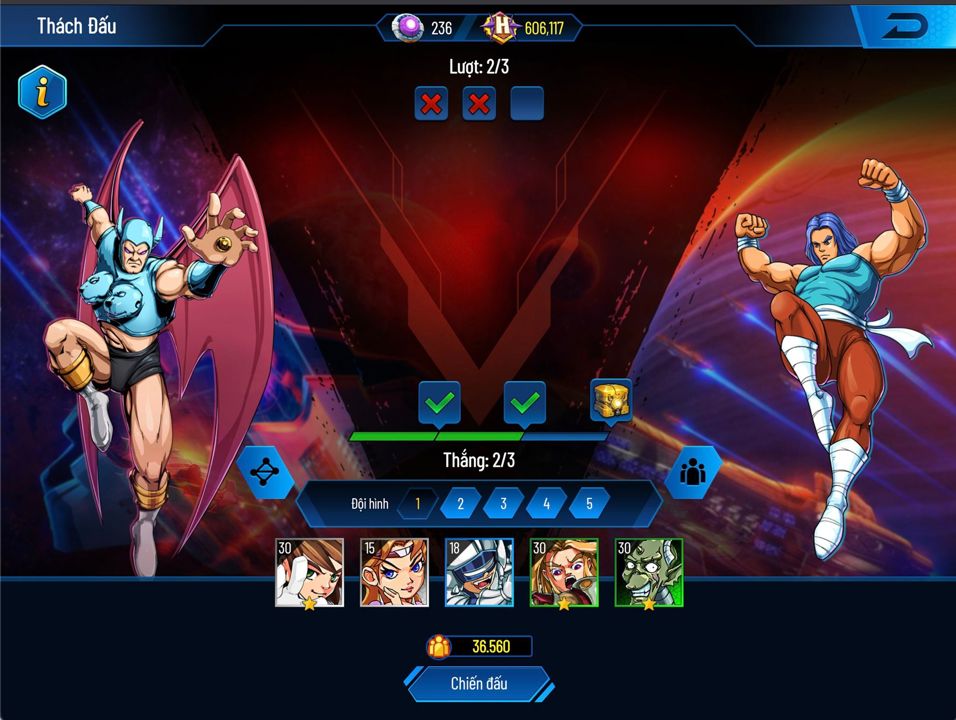Select team formation slot 2
Image resolution: width=956 pixels, height=720 pixels.
click(x=460, y=504)
